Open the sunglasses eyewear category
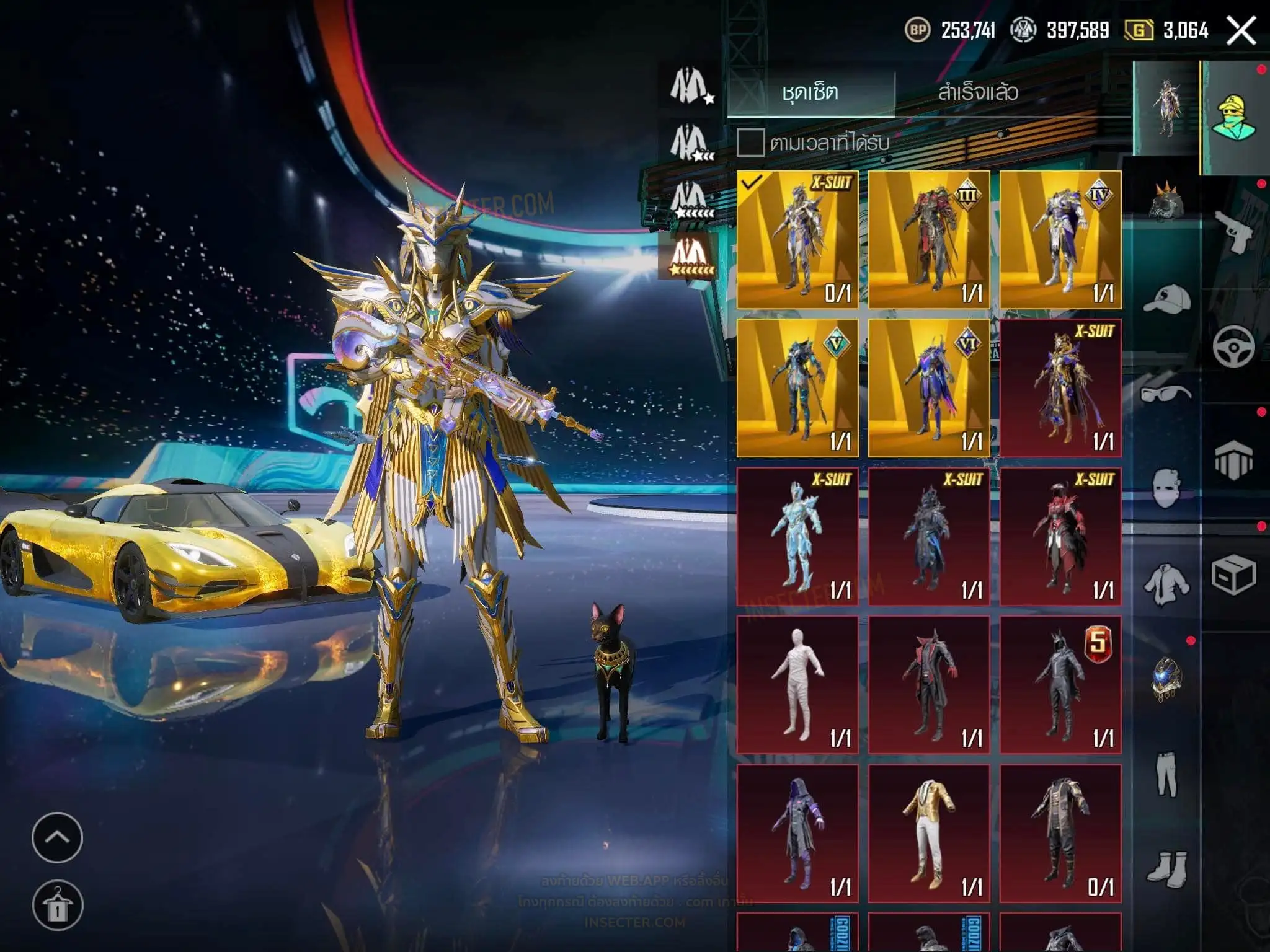This screenshot has height=952, width=1270. coord(1166,393)
